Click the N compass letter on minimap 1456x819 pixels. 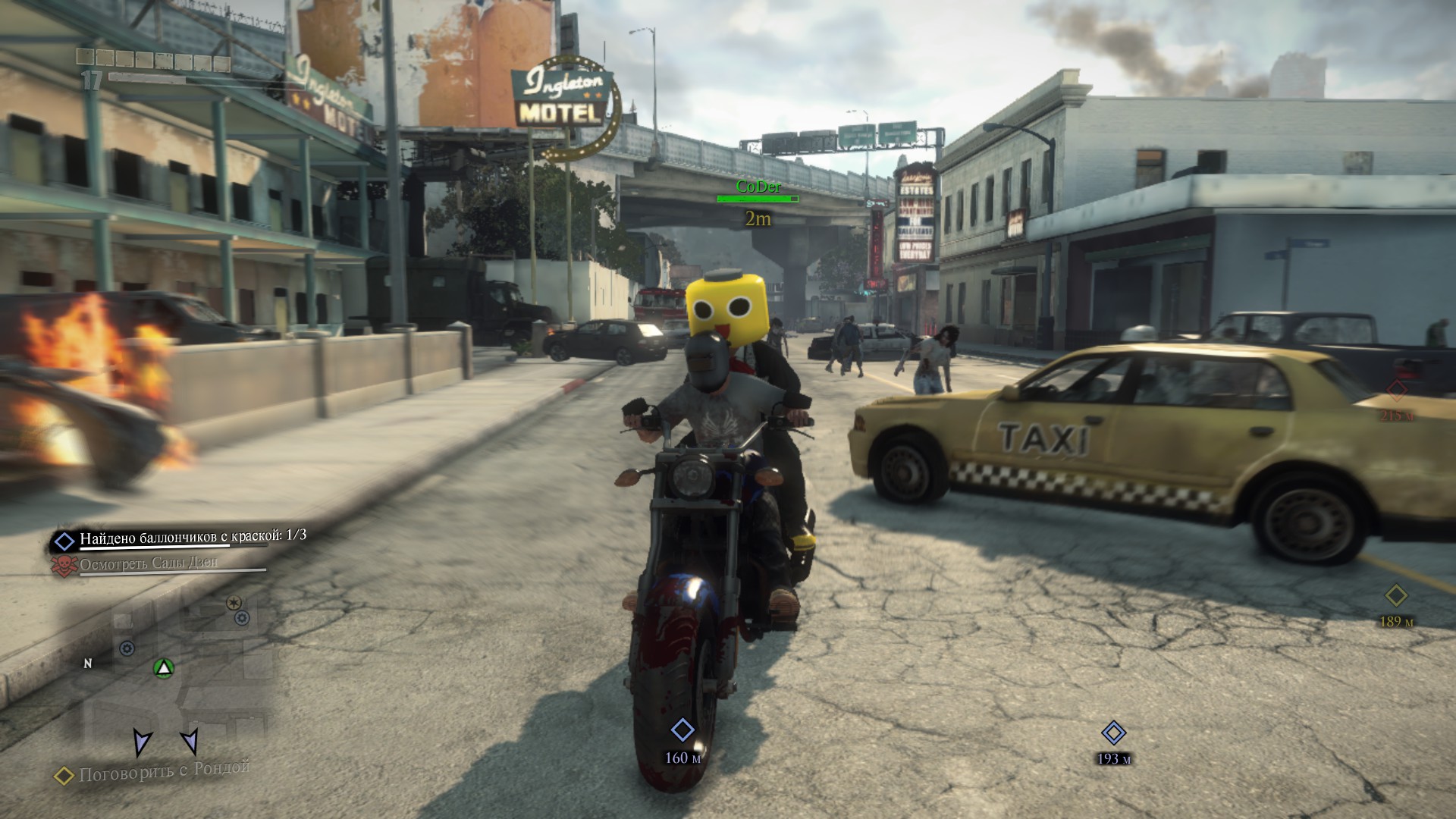pos(88,664)
